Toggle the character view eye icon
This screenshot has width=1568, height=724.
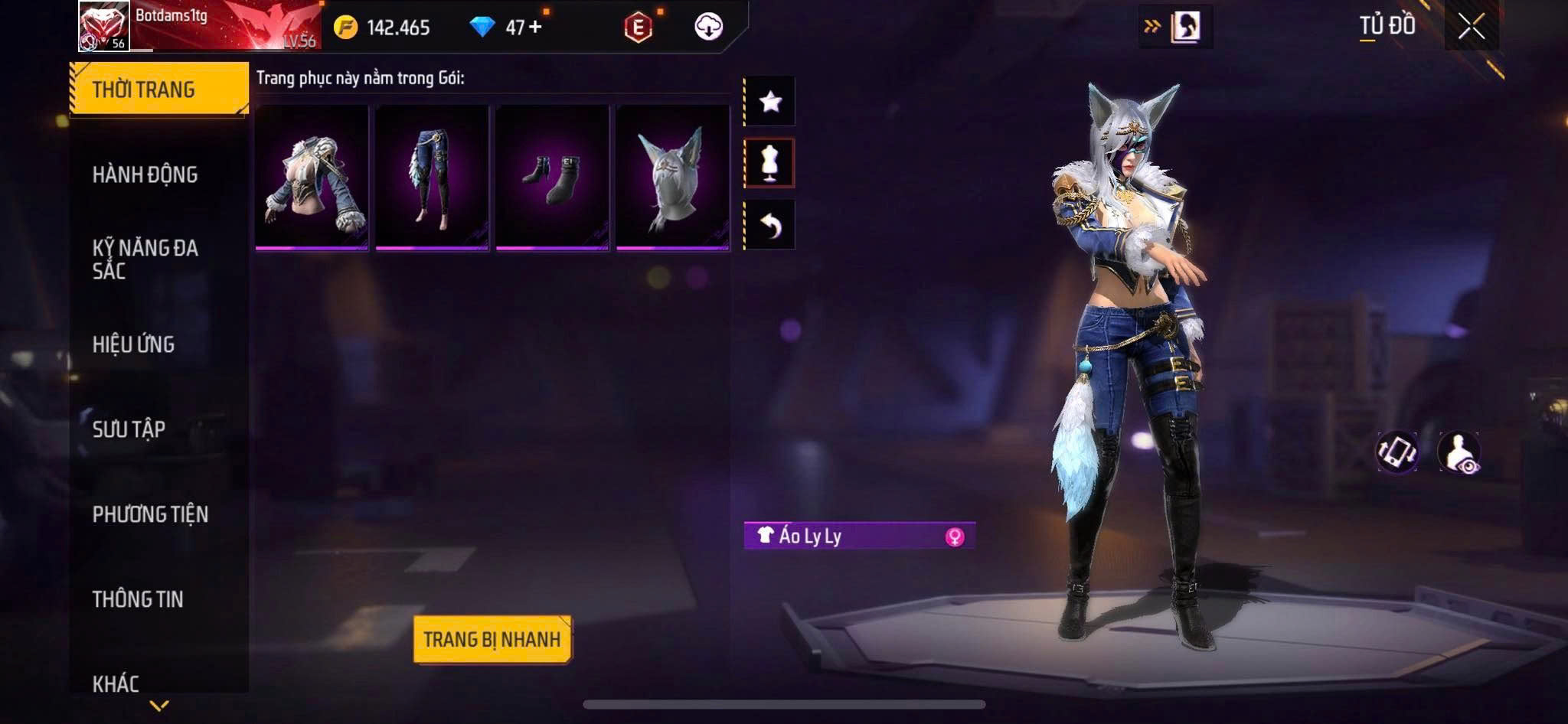point(1459,453)
